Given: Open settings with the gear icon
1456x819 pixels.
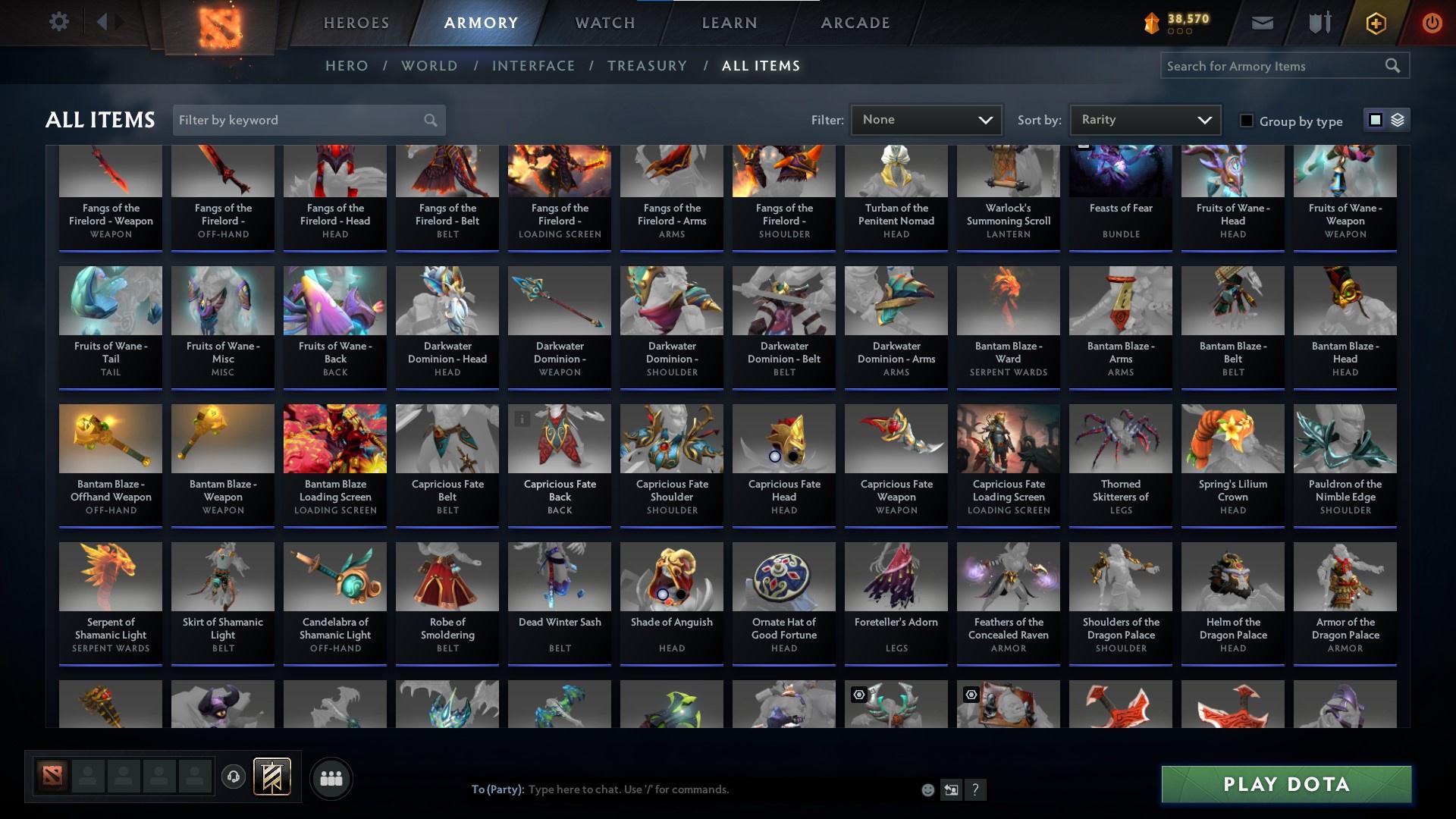Looking at the screenshot, I should (x=59, y=21).
